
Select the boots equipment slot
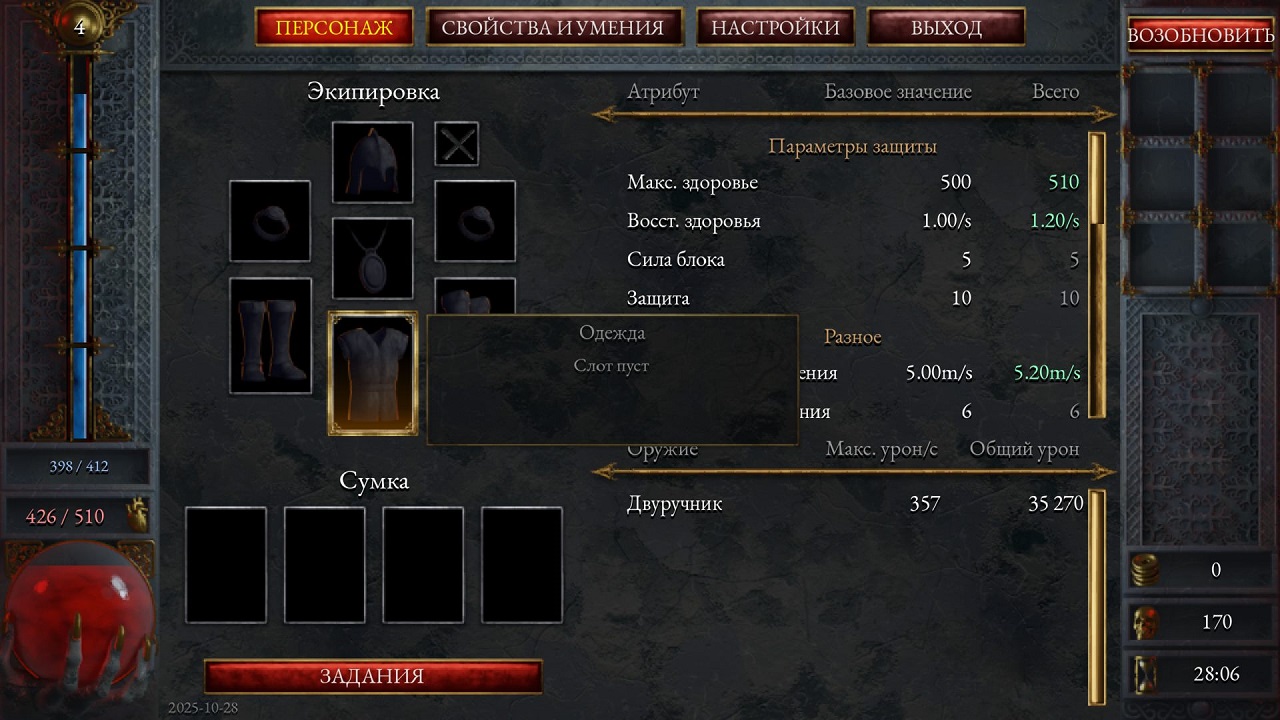pos(270,335)
